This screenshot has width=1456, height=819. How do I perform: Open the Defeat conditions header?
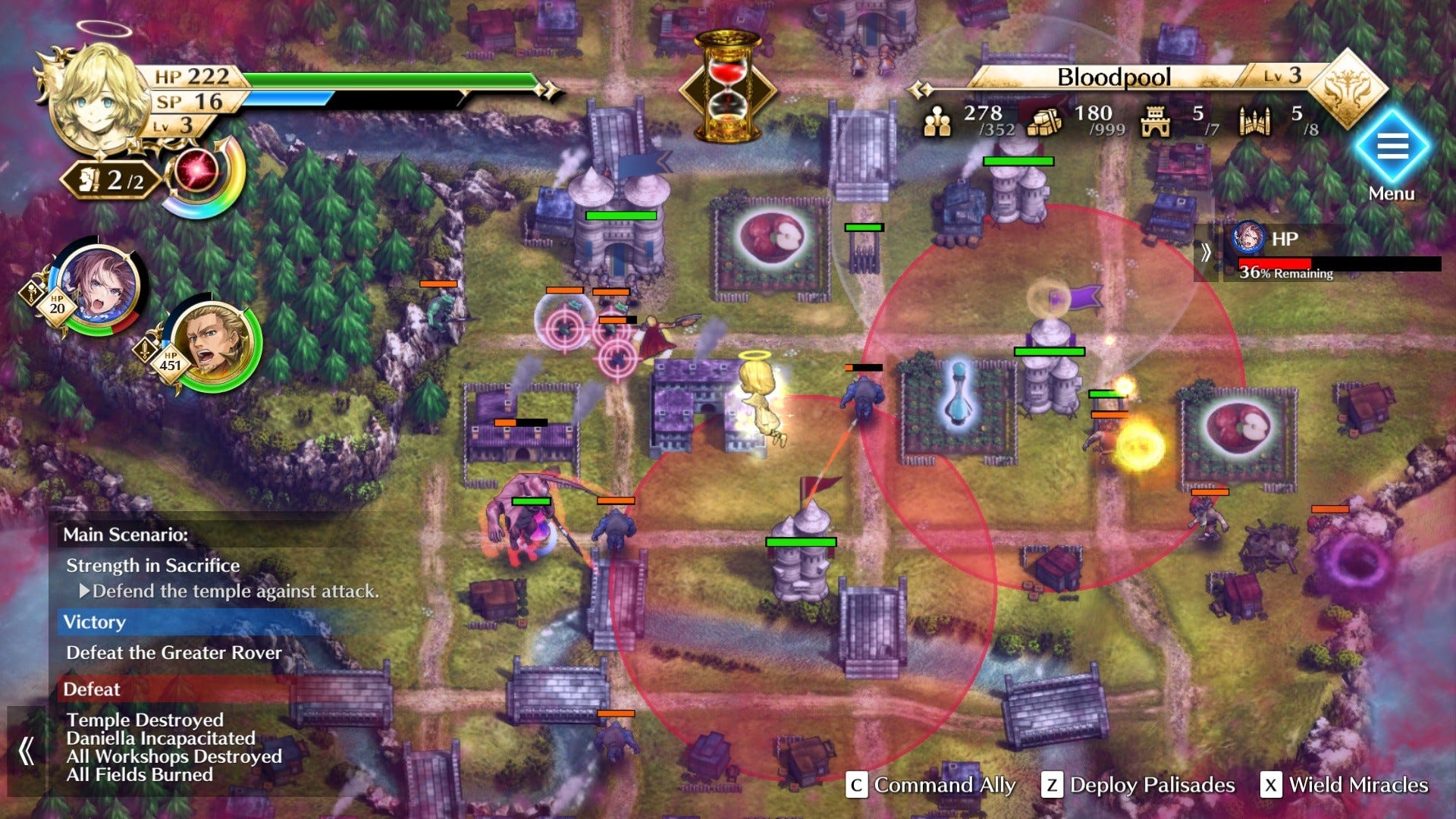[93, 689]
